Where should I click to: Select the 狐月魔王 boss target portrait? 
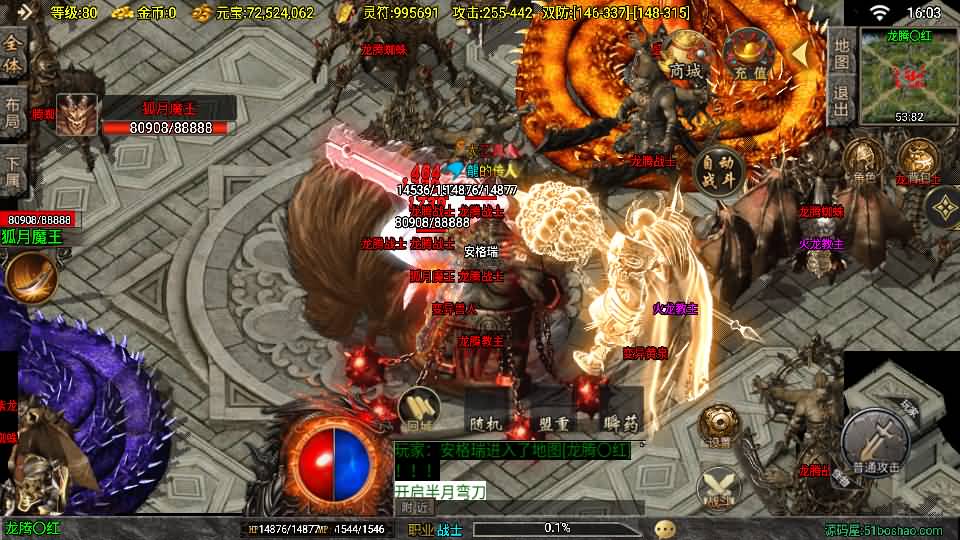(x=77, y=115)
